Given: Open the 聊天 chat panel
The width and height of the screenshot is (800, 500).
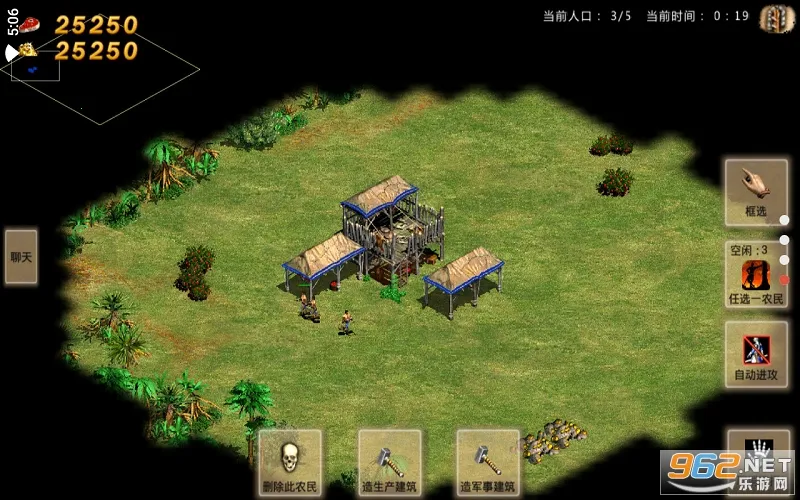Looking at the screenshot, I should coord(21,257).
